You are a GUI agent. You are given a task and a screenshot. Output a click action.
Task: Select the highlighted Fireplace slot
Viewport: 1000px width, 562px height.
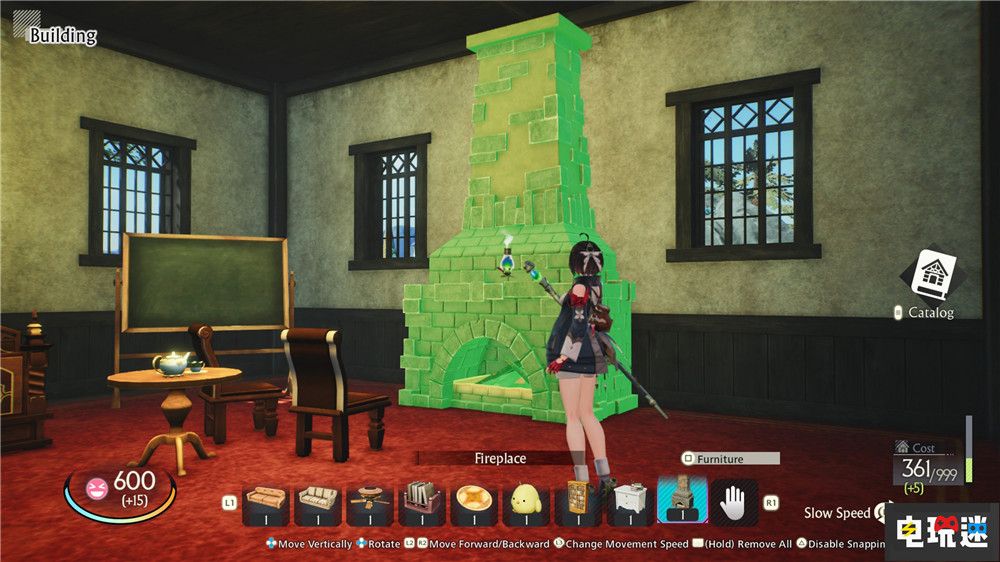click(682, 500)
